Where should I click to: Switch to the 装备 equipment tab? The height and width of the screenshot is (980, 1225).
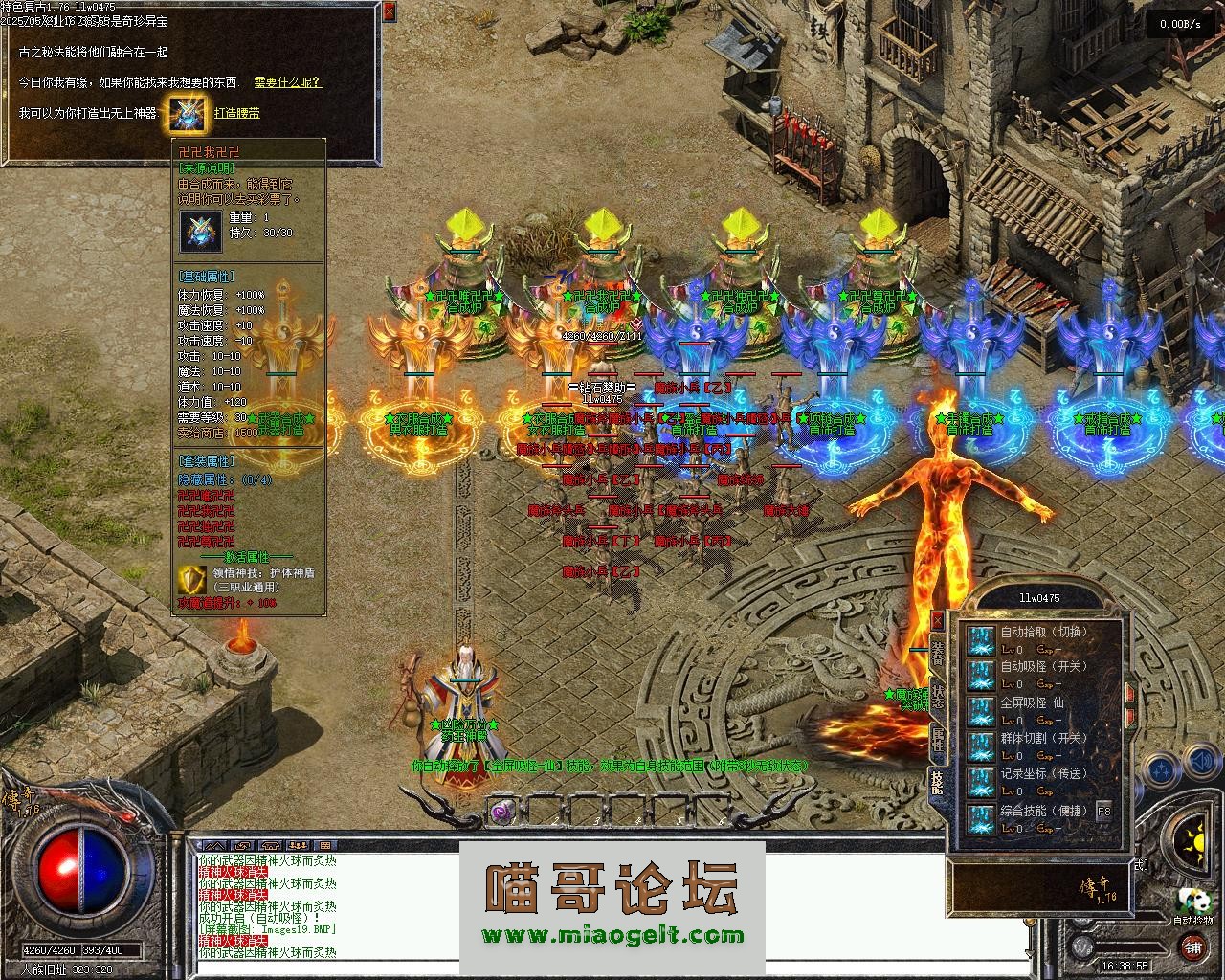[937, 653]
